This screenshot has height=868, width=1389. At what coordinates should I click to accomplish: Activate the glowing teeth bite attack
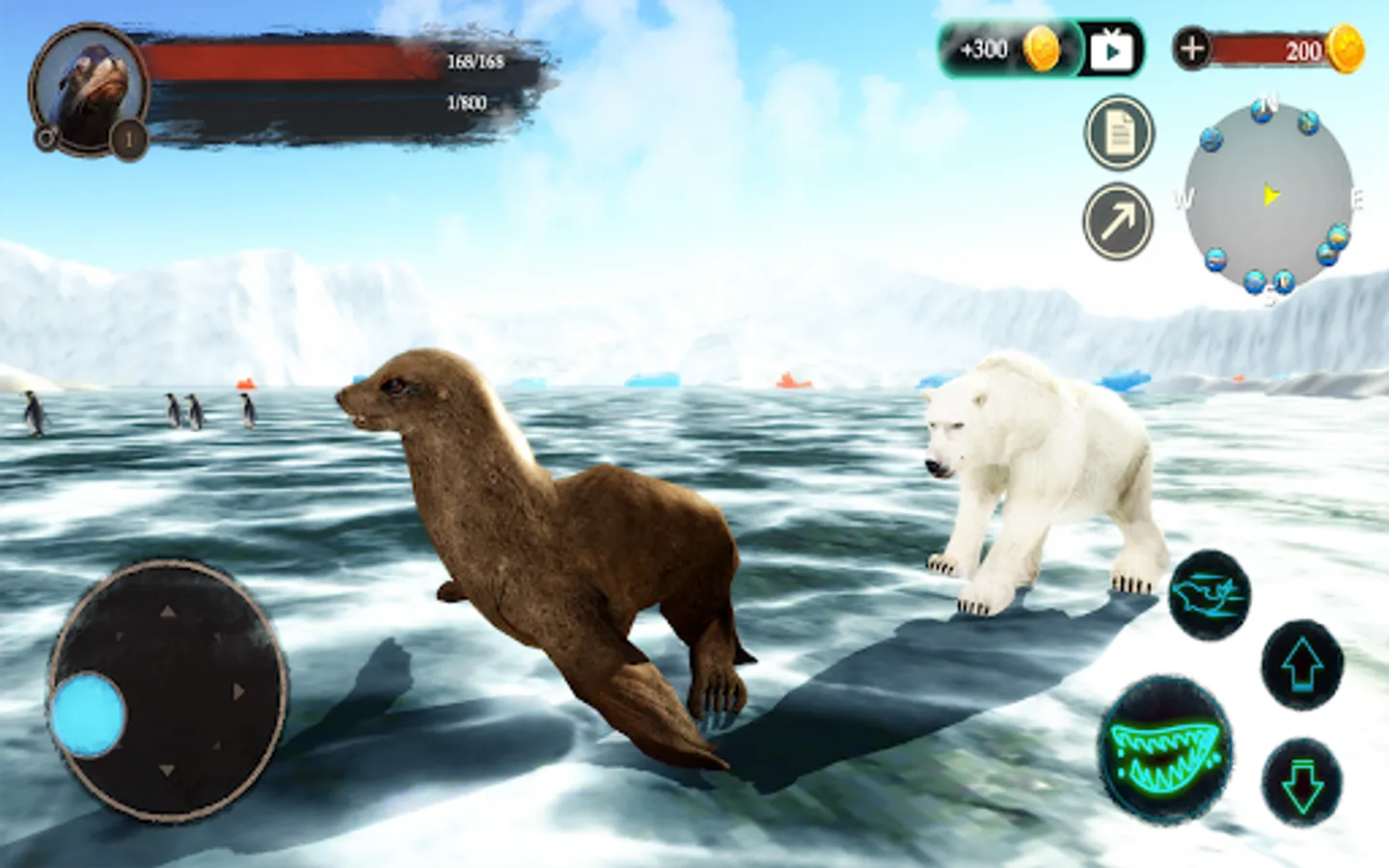1166,750
